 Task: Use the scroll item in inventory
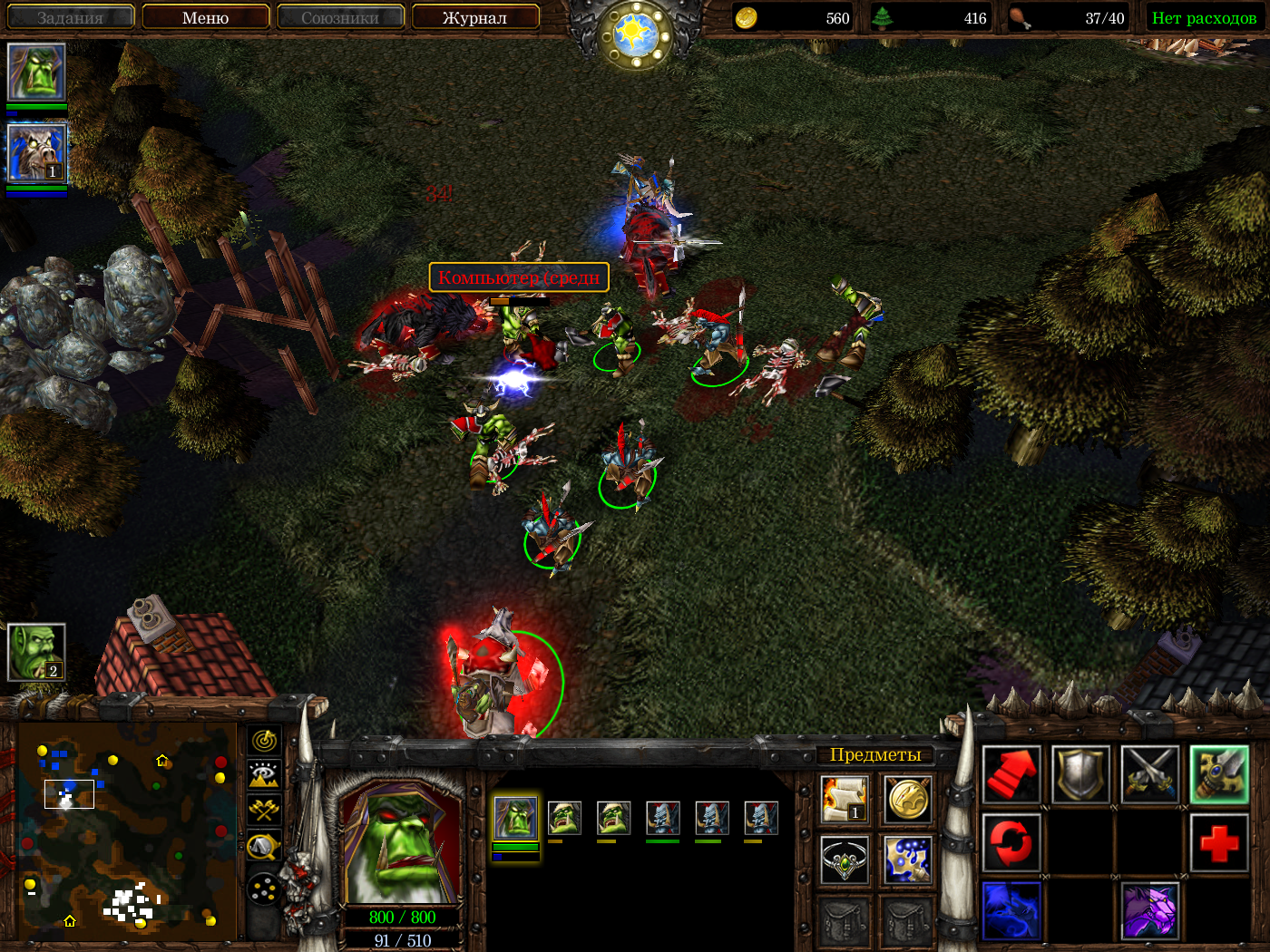click(x=844, y=800)
